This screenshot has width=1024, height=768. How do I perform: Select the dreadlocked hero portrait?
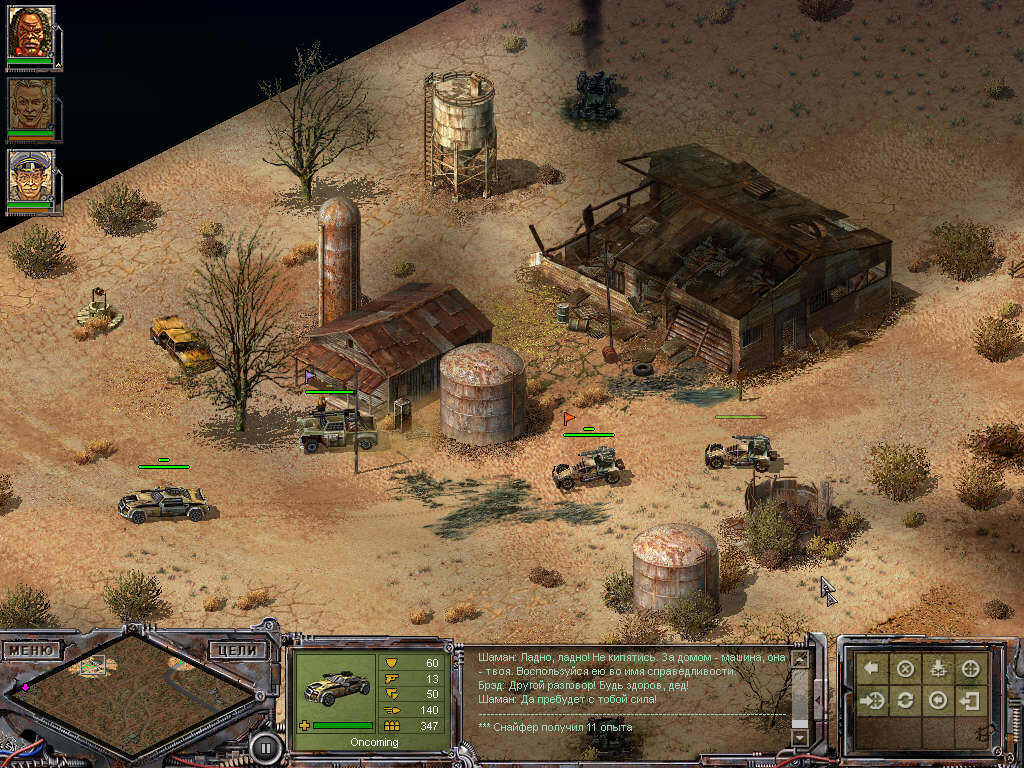pyautogui.click(x=30, y=32)
